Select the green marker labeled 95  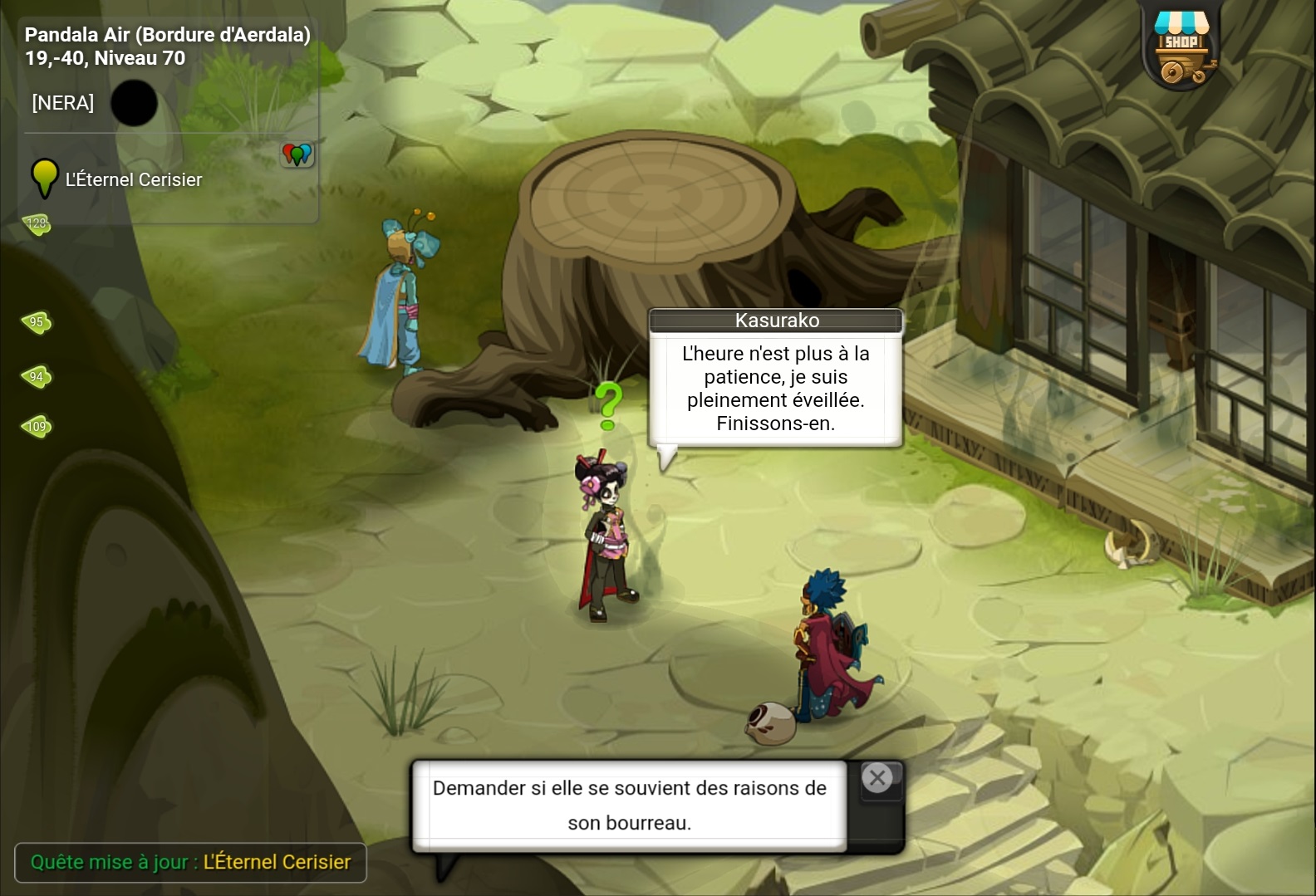pyautogui.click(x=37, y=322)
